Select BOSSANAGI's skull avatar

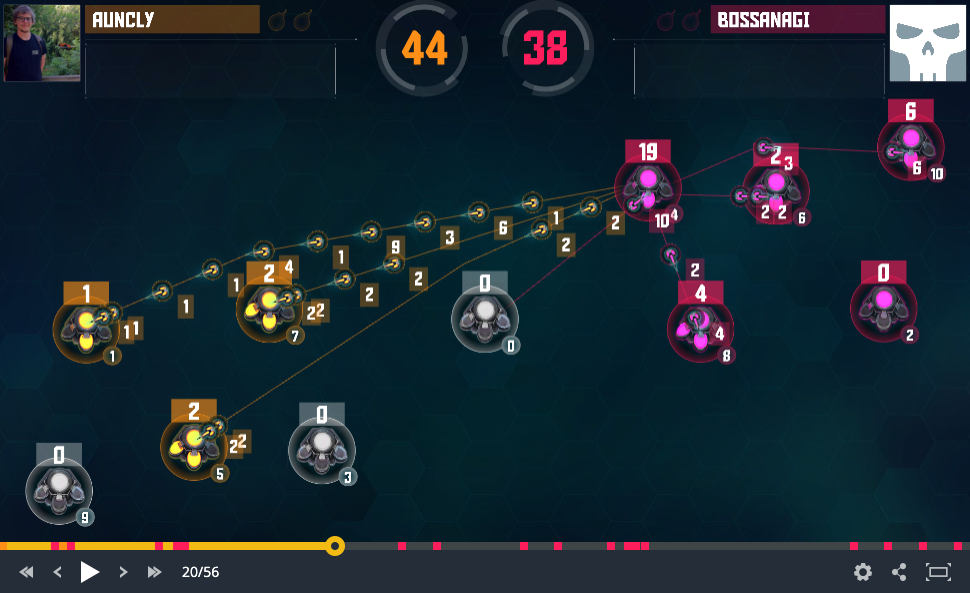[x=928, y=43]
